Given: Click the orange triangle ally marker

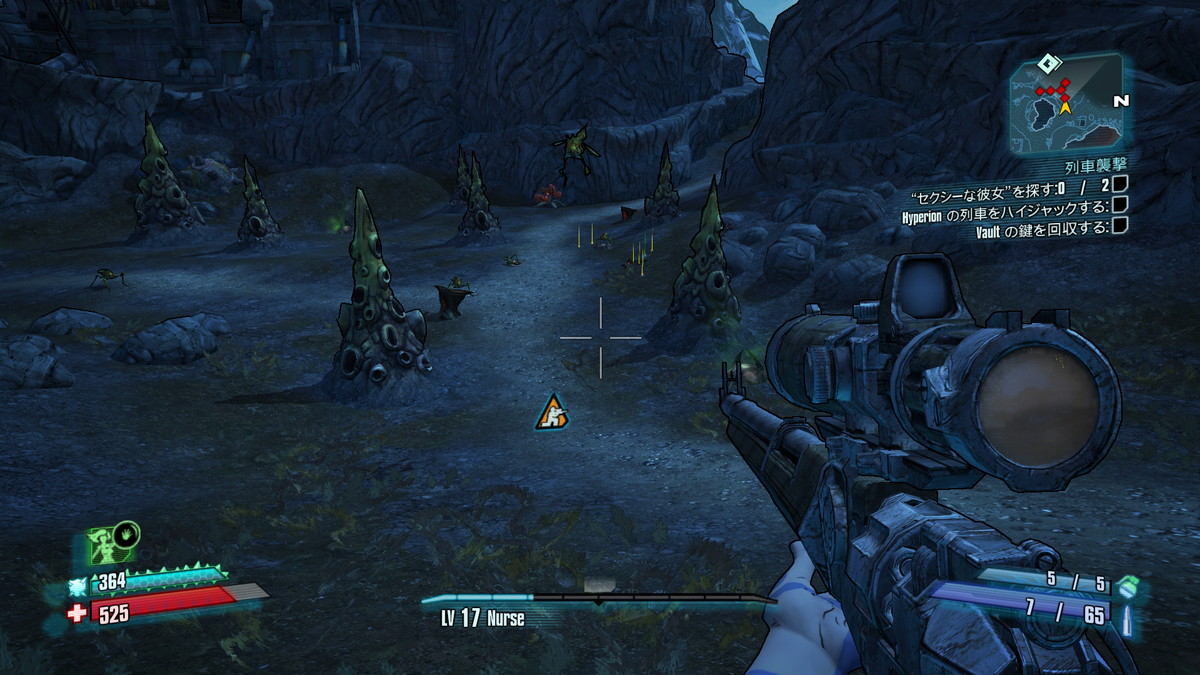Looking at the screenshot, I should [x=551, y=413].
